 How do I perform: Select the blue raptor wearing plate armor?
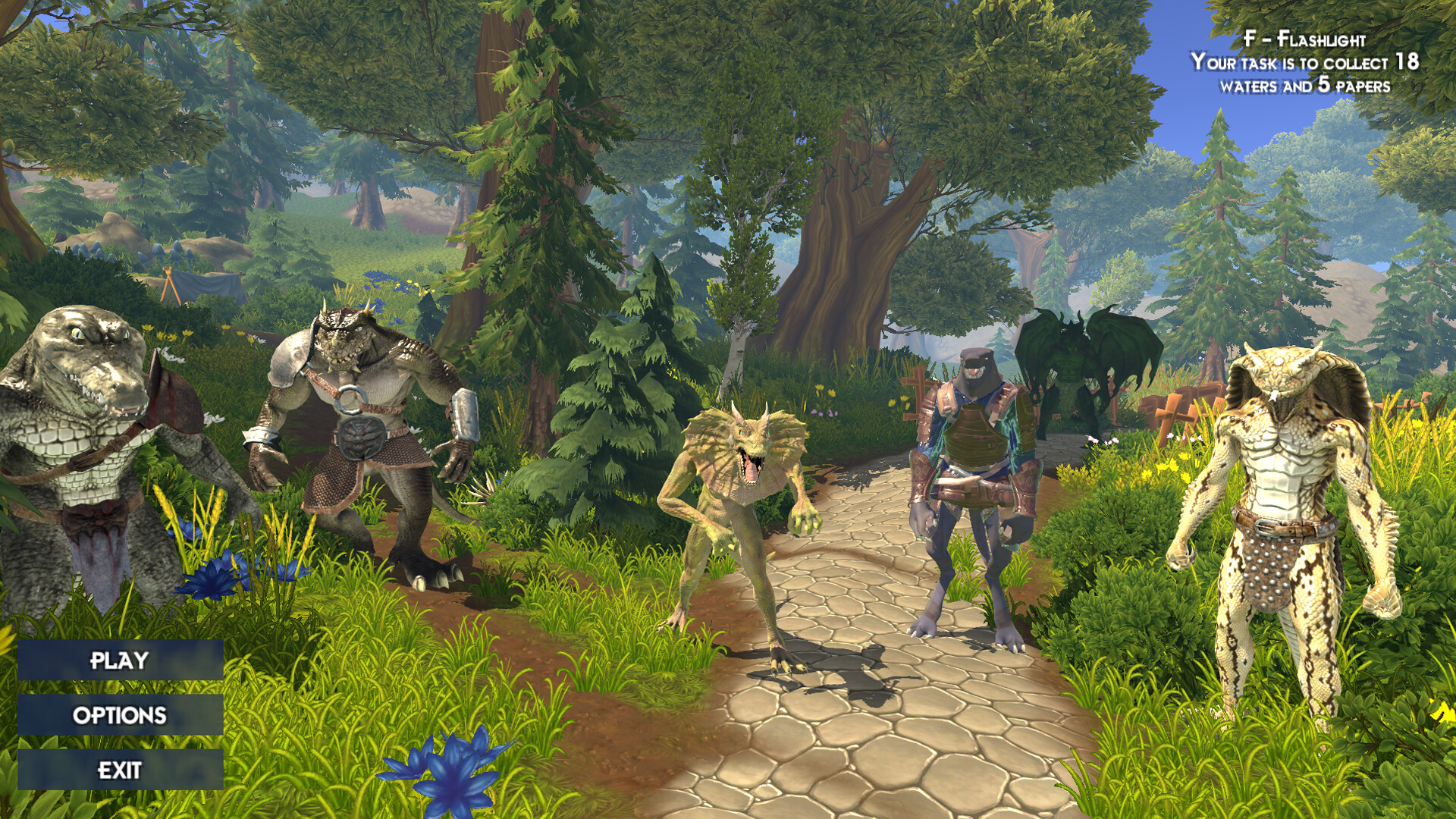click(974, 485)
